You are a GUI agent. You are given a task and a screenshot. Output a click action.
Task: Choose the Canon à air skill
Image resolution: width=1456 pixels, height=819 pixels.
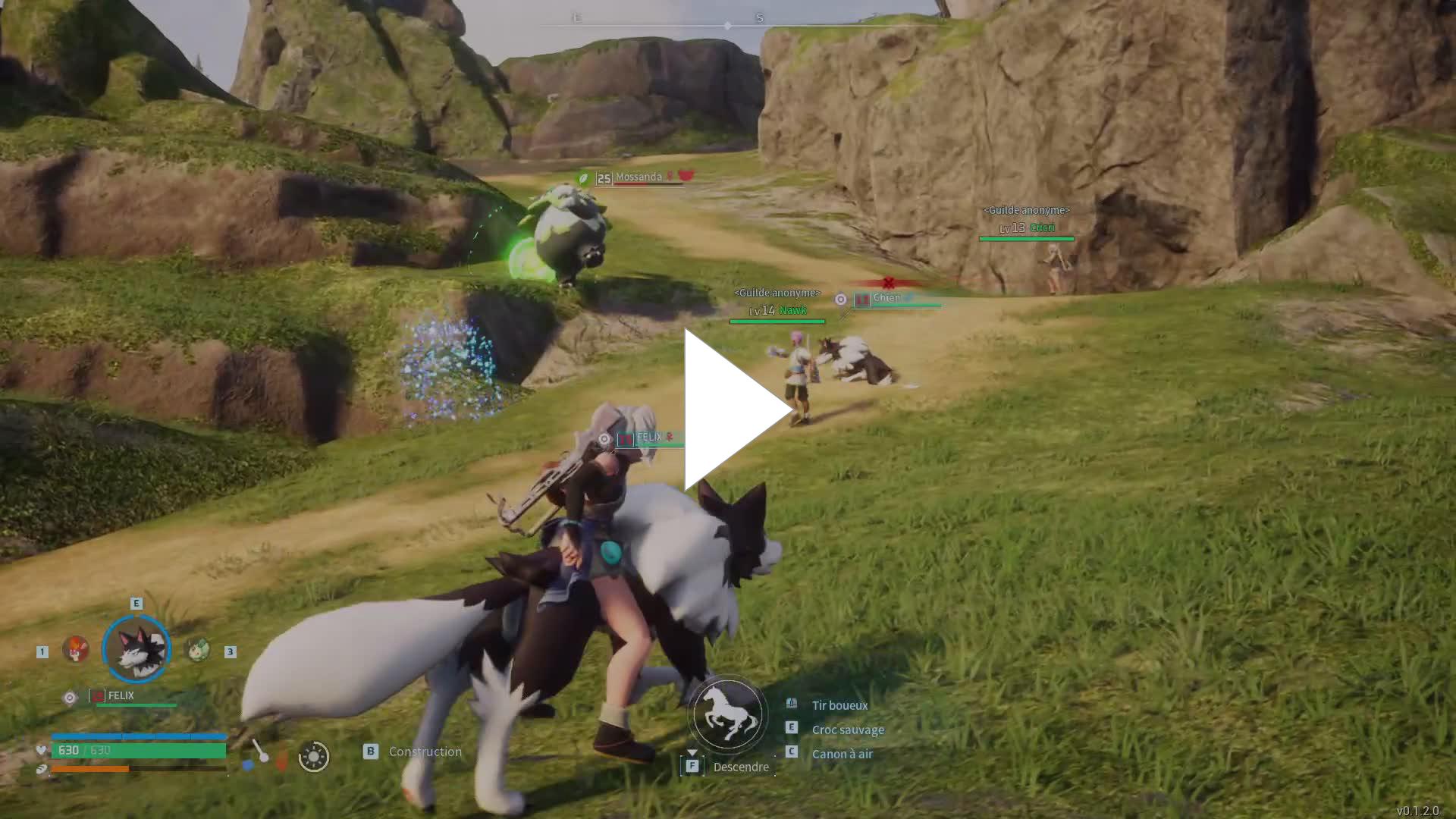842,754
